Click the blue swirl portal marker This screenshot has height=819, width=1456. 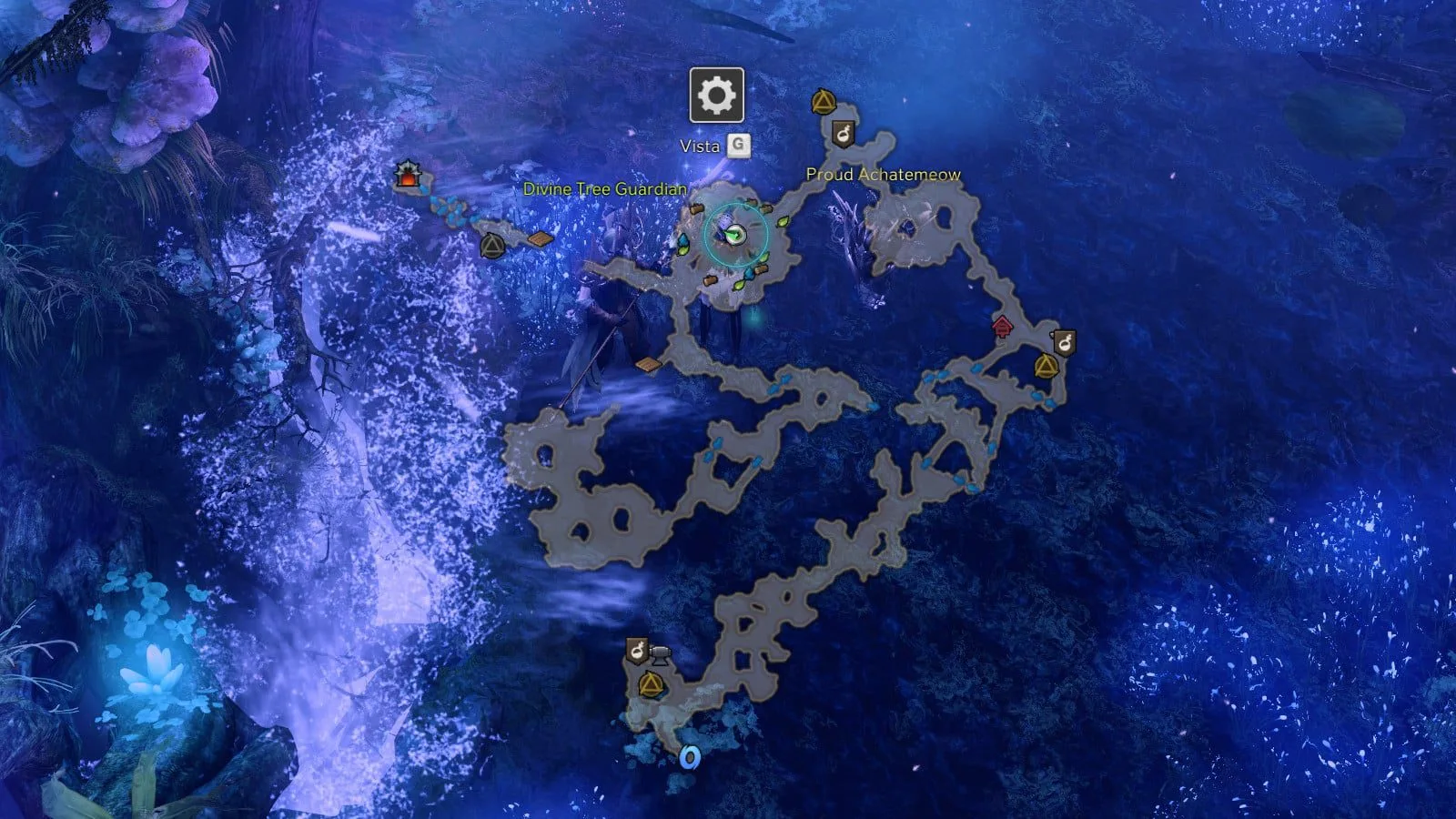(x=690, y=757)
